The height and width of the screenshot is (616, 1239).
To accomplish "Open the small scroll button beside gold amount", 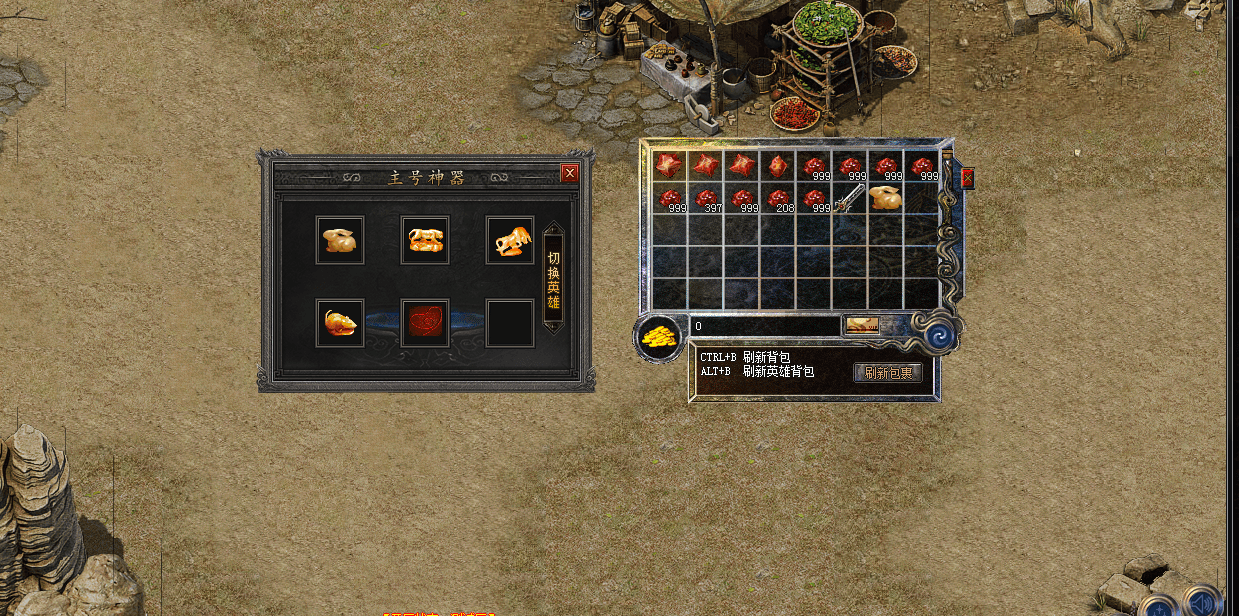I will point(861,325).
